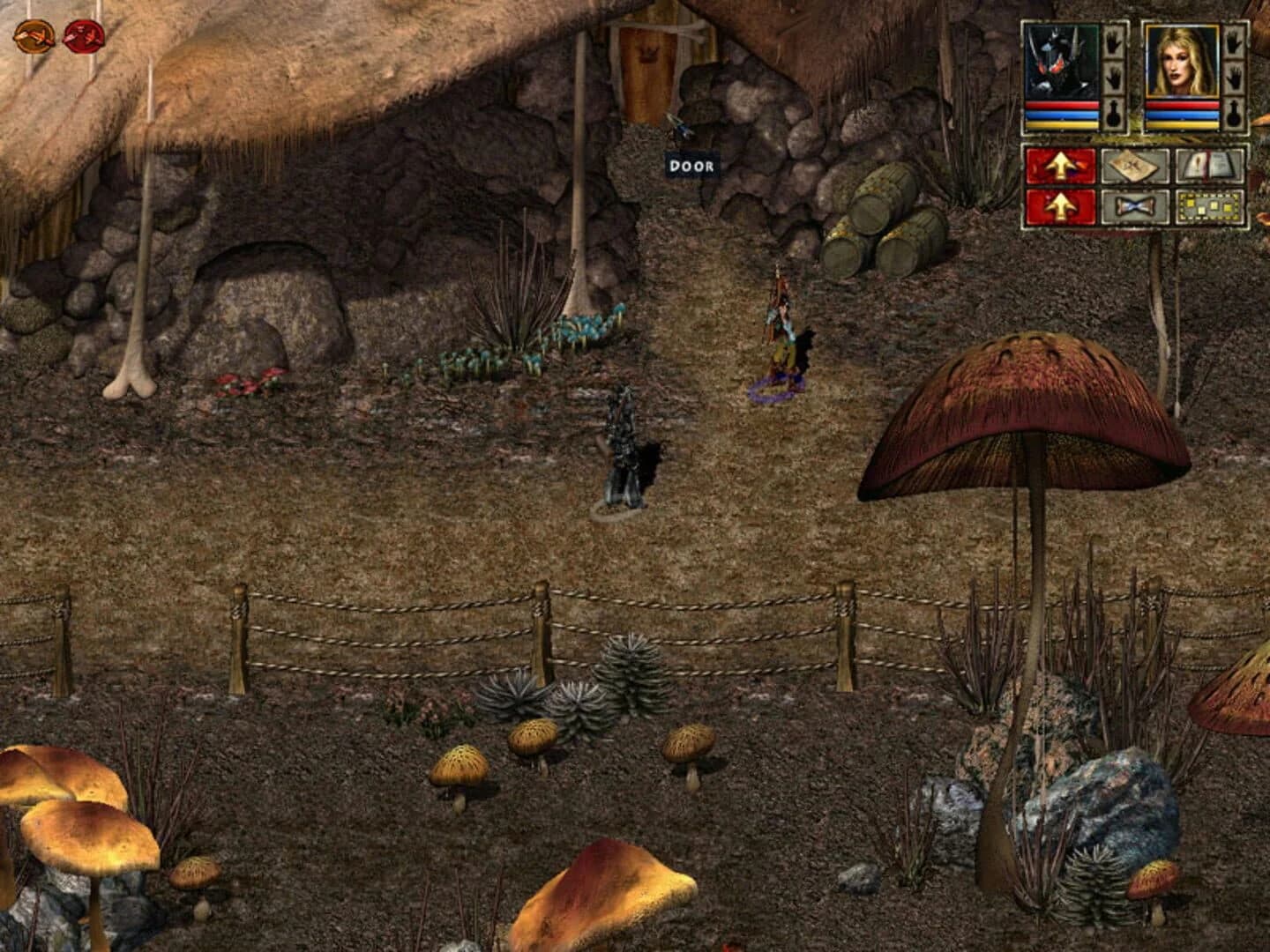Open the area map
Viewport: 1270px width, 952px height.
(x=1133, y=167)
